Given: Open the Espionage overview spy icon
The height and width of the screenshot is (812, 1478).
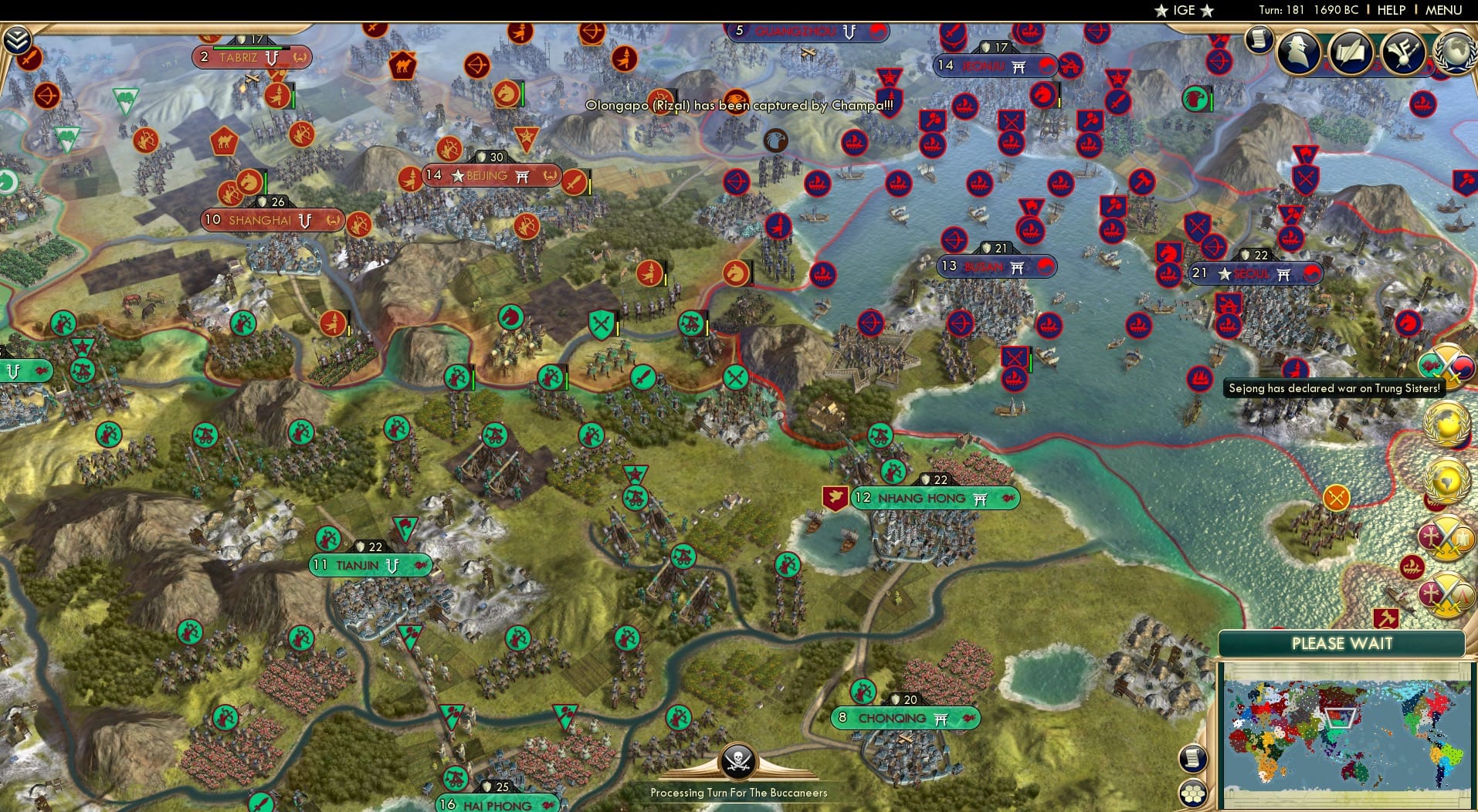Looking at the screenshot, I should click(1297, 52).
